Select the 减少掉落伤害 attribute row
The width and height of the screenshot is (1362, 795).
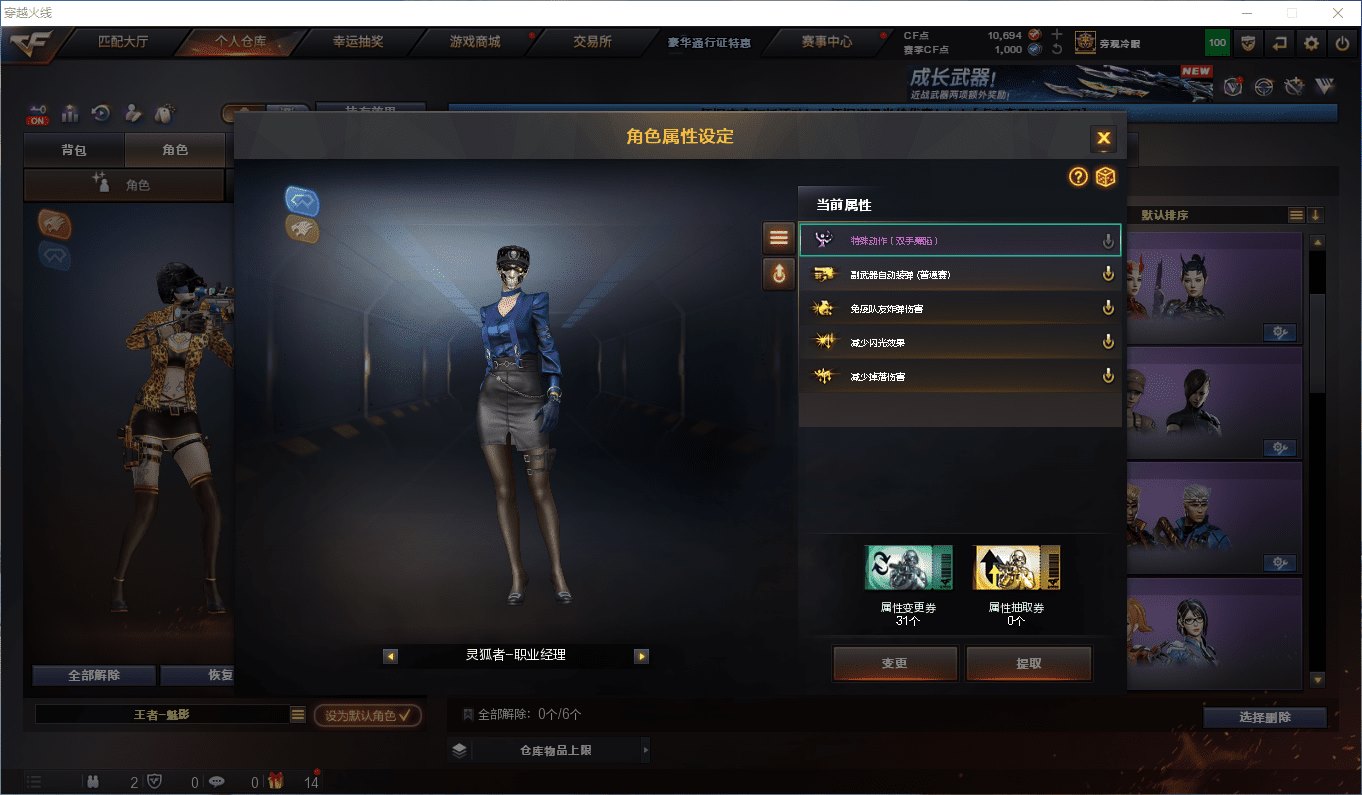pyautogui.click(x=959, y=377)
